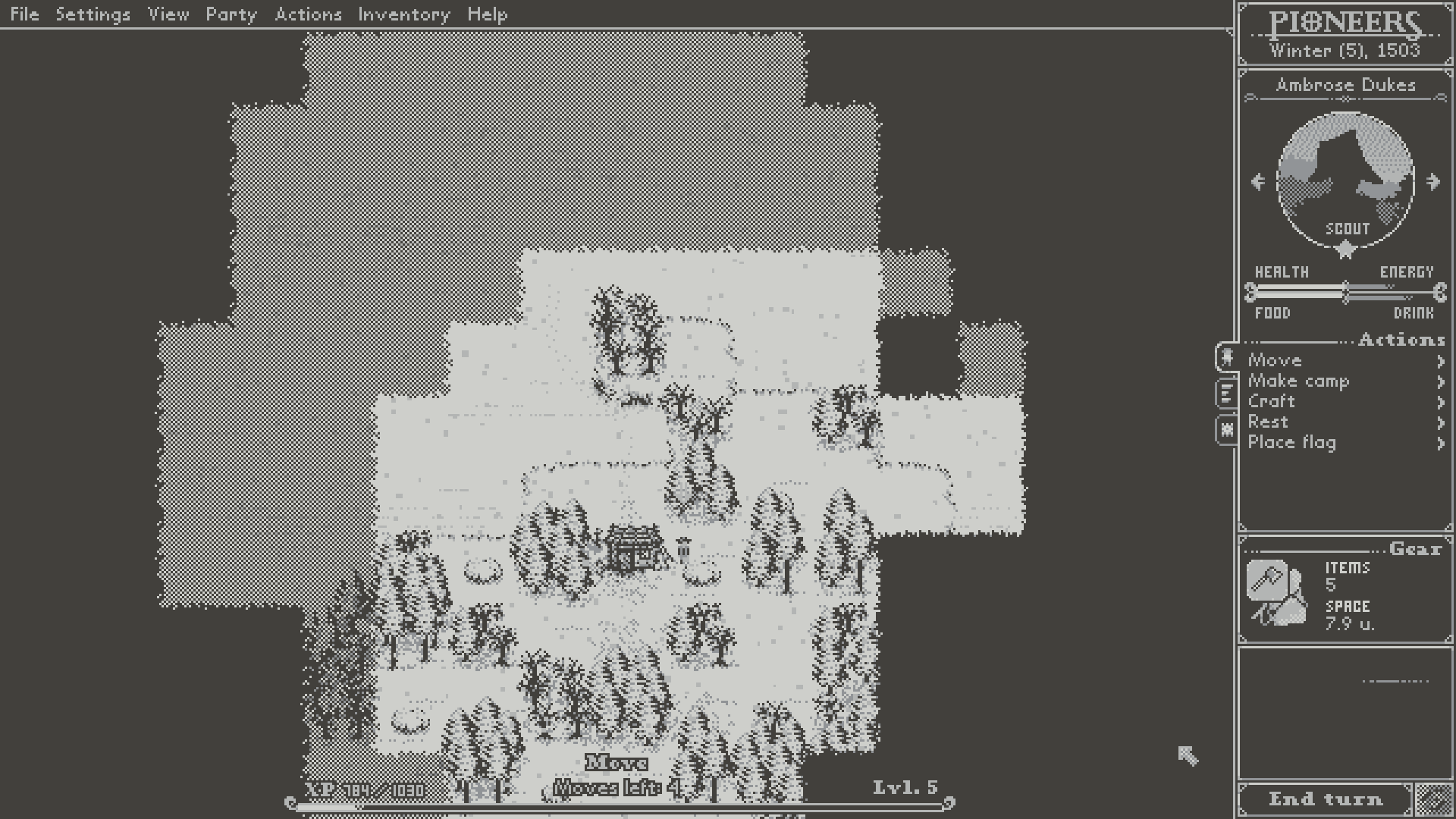Open the Actions menu in the menu bar
Image resolution: width=1456 pixels, height=819 pixels.
[x=308, y=14]
